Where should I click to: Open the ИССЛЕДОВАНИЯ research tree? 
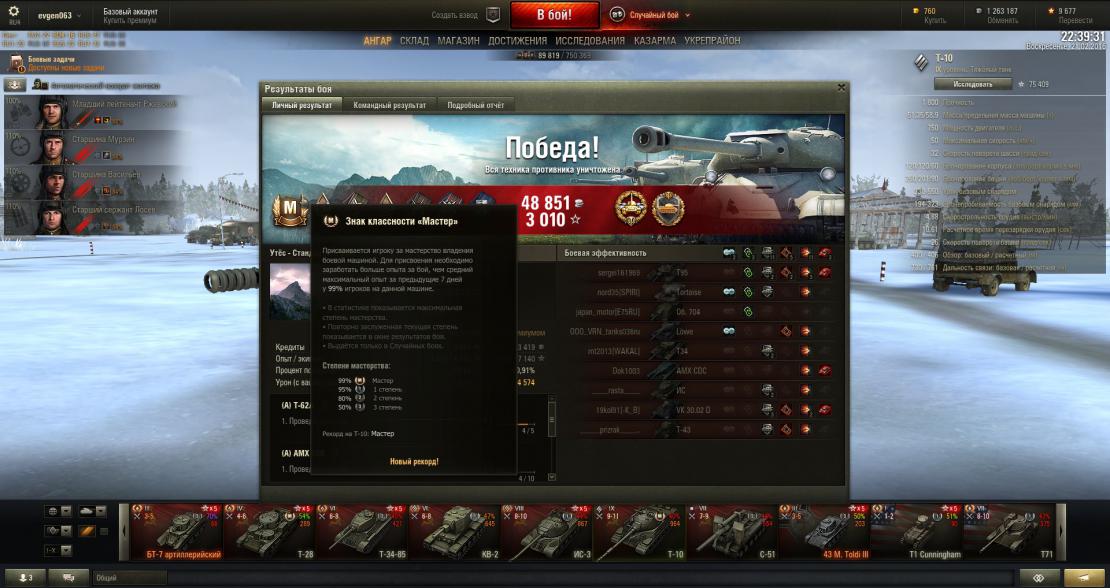tap(590, 41)
